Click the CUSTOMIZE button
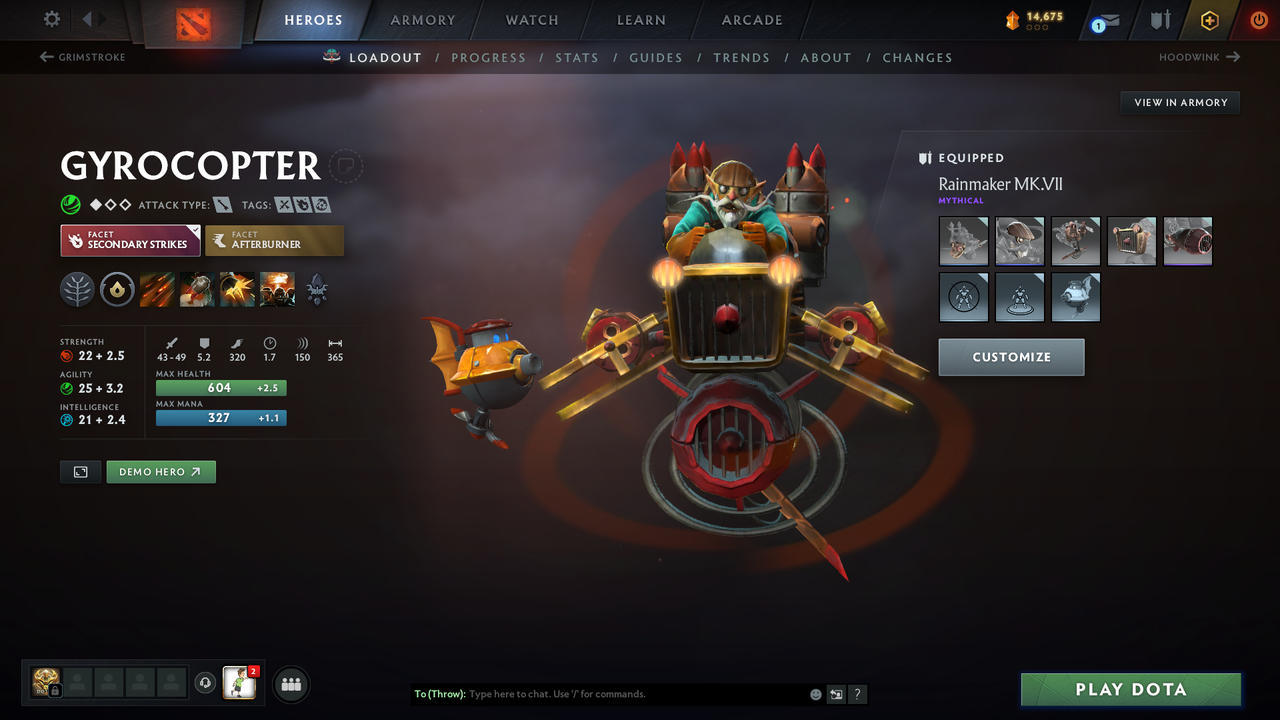The image size is (1280, 720). (1011, 357)
